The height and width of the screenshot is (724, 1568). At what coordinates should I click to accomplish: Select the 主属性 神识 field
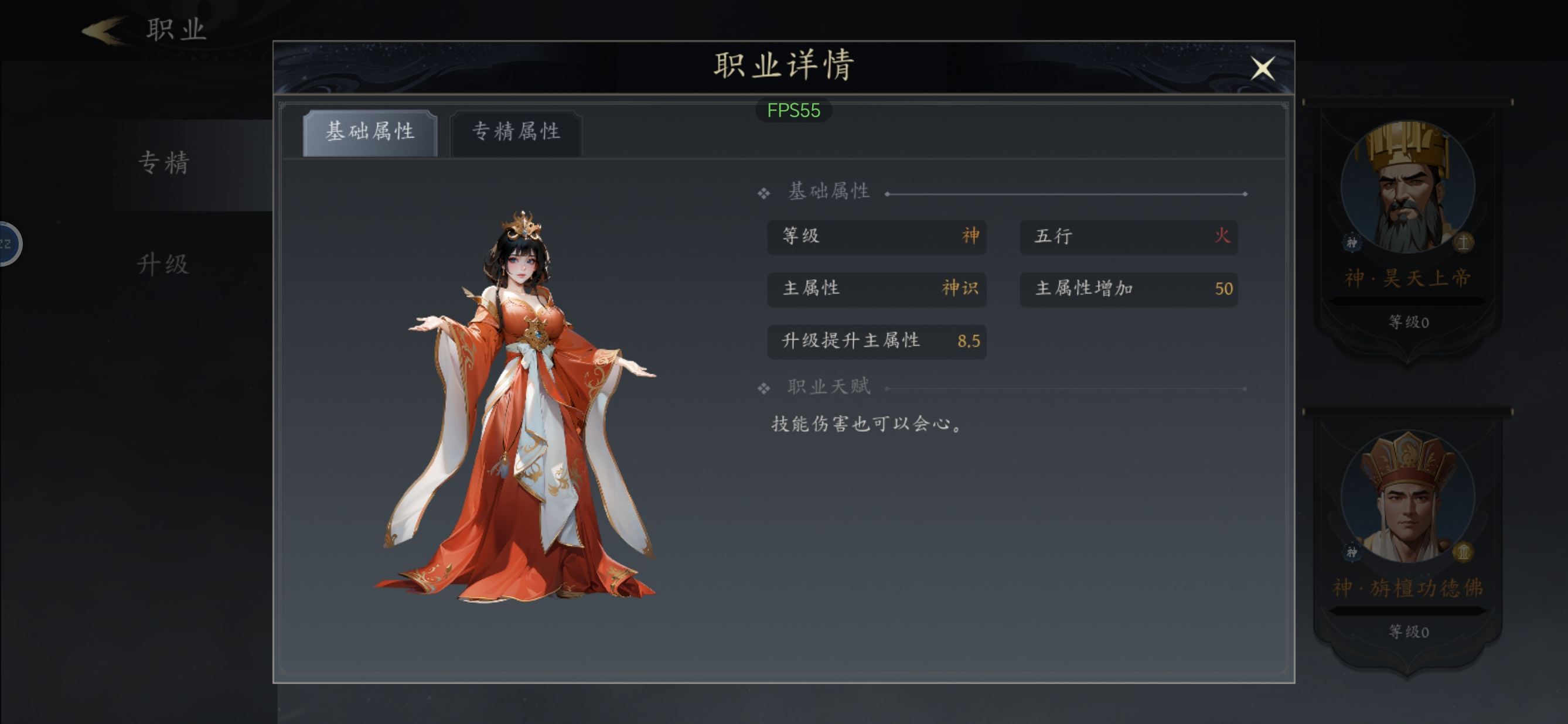coord(877,289)
